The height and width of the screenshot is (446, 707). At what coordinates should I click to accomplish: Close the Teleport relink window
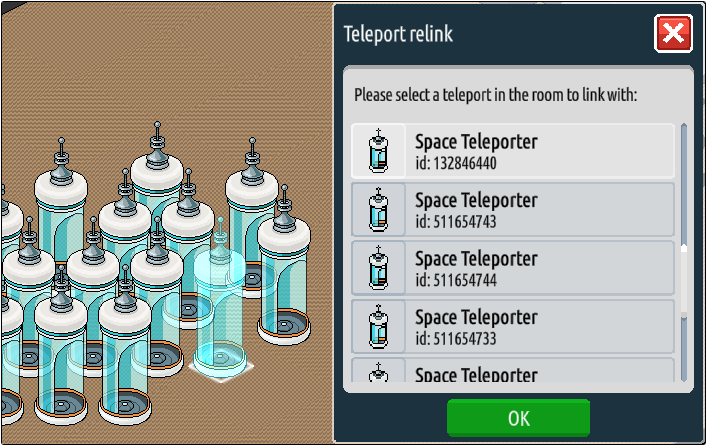673,34
